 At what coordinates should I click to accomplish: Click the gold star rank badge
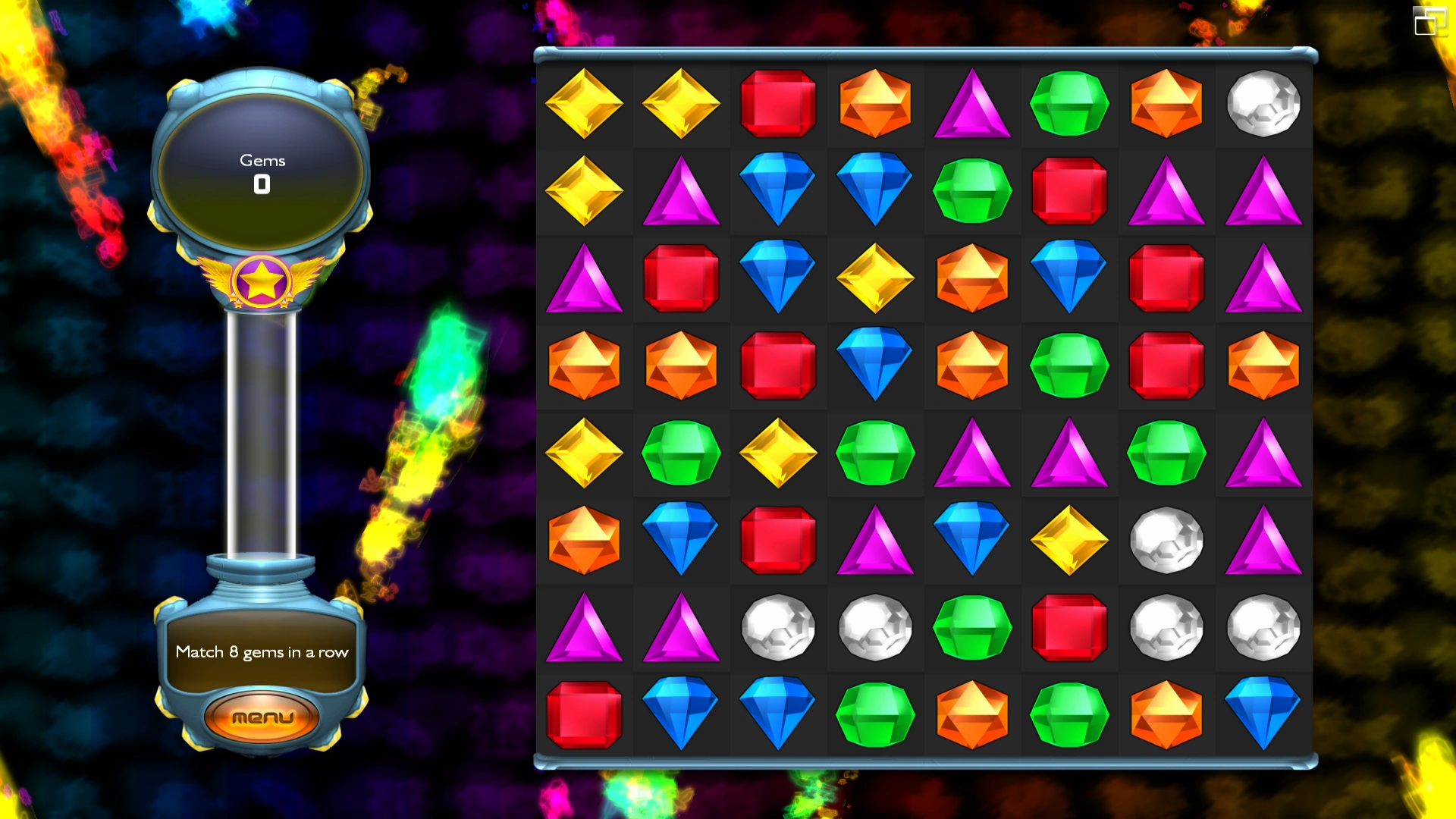coord(262,281)
